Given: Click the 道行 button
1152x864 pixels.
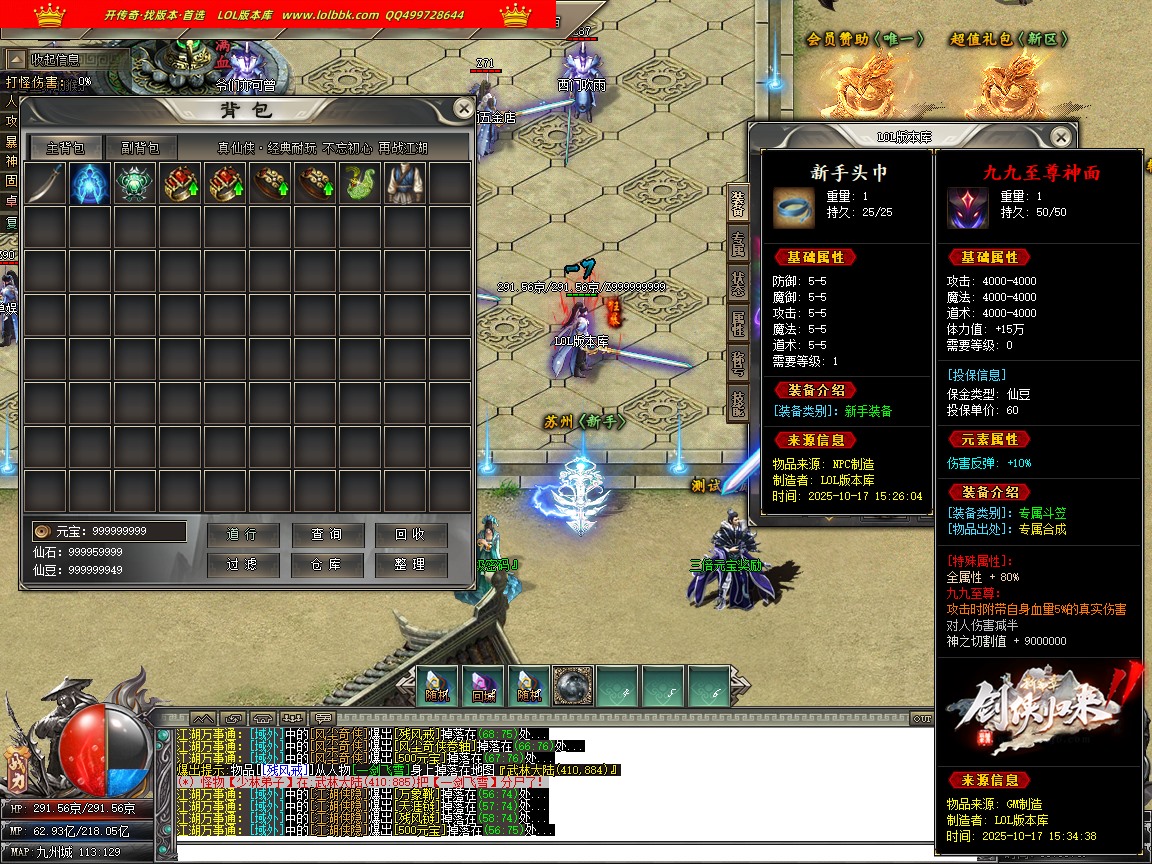Looking at the screenshot, I should (x=242, y=535).
